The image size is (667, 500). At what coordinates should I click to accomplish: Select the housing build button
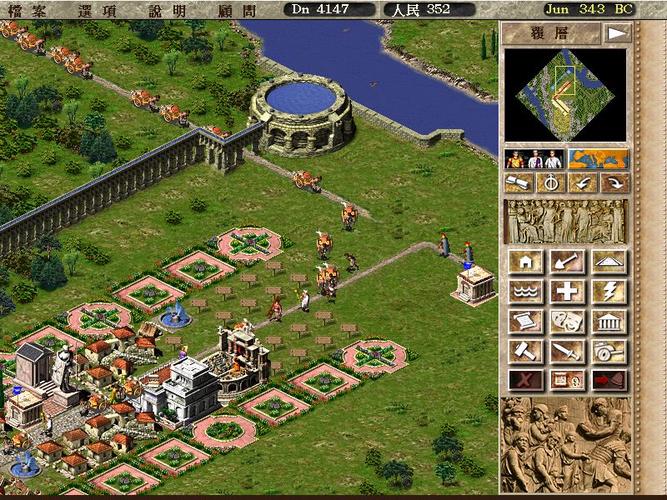click(x=525, y=262)
